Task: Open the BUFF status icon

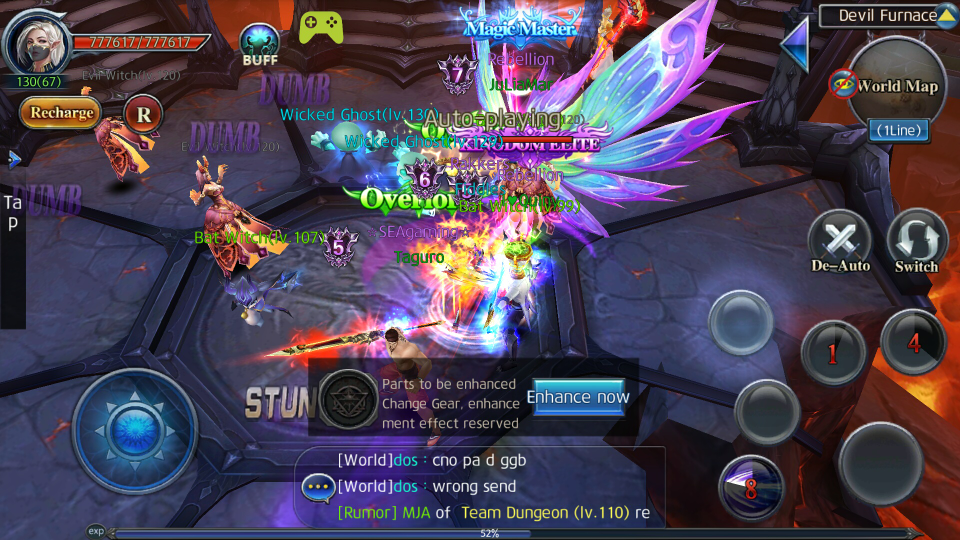Action: 260,44
